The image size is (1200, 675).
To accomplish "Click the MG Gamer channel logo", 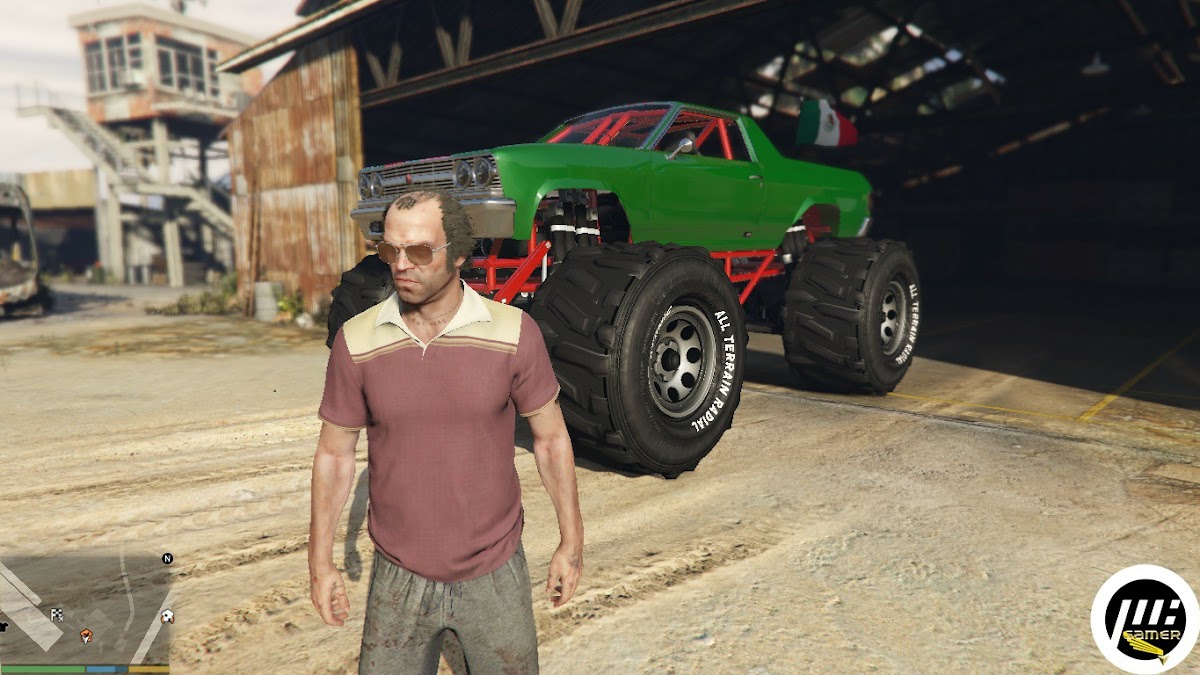I will [x=1144, y=619].
